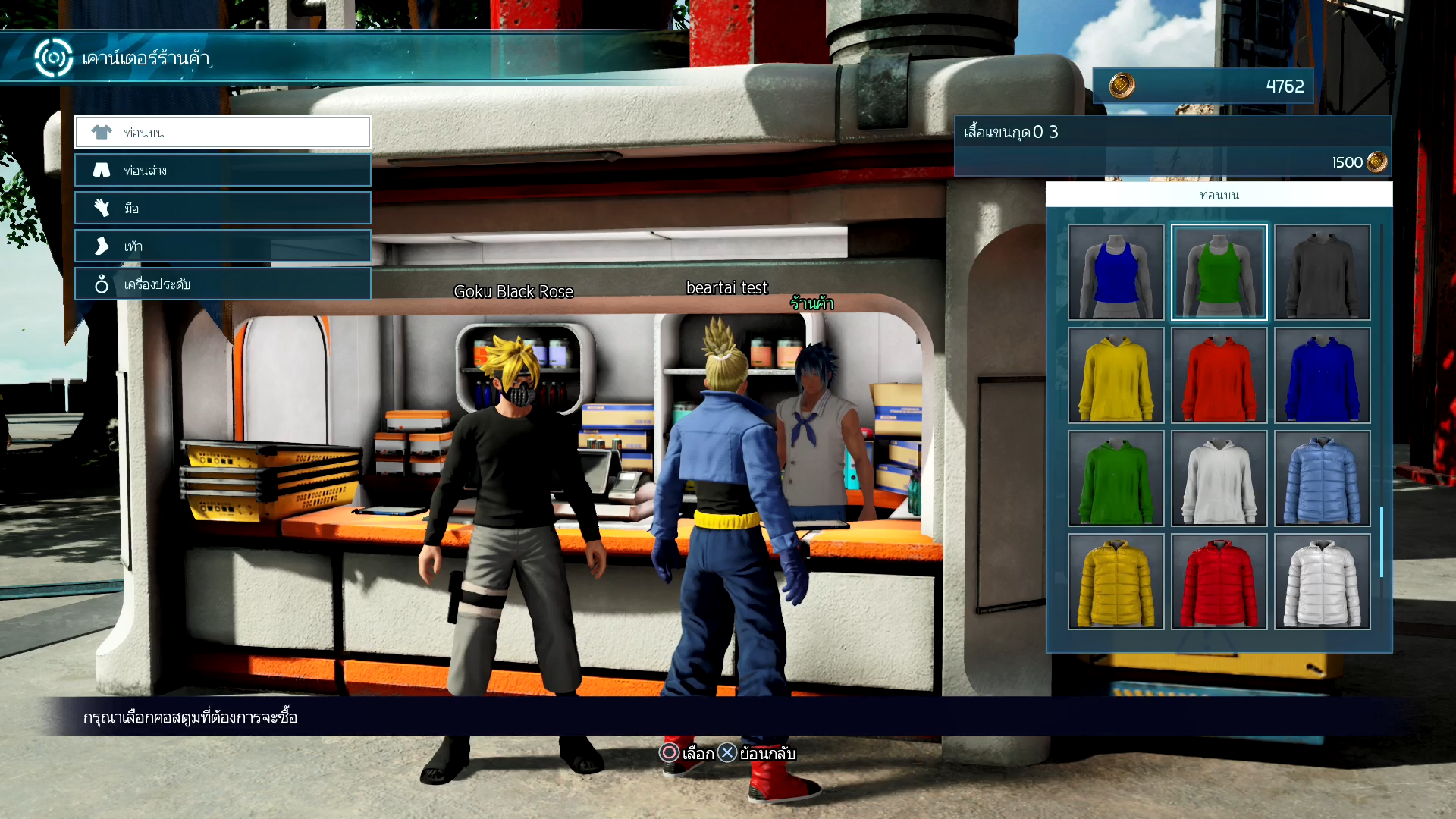The image size is (1456, 819).
Task: Select the blue tank top
Action: point(1116,272)
